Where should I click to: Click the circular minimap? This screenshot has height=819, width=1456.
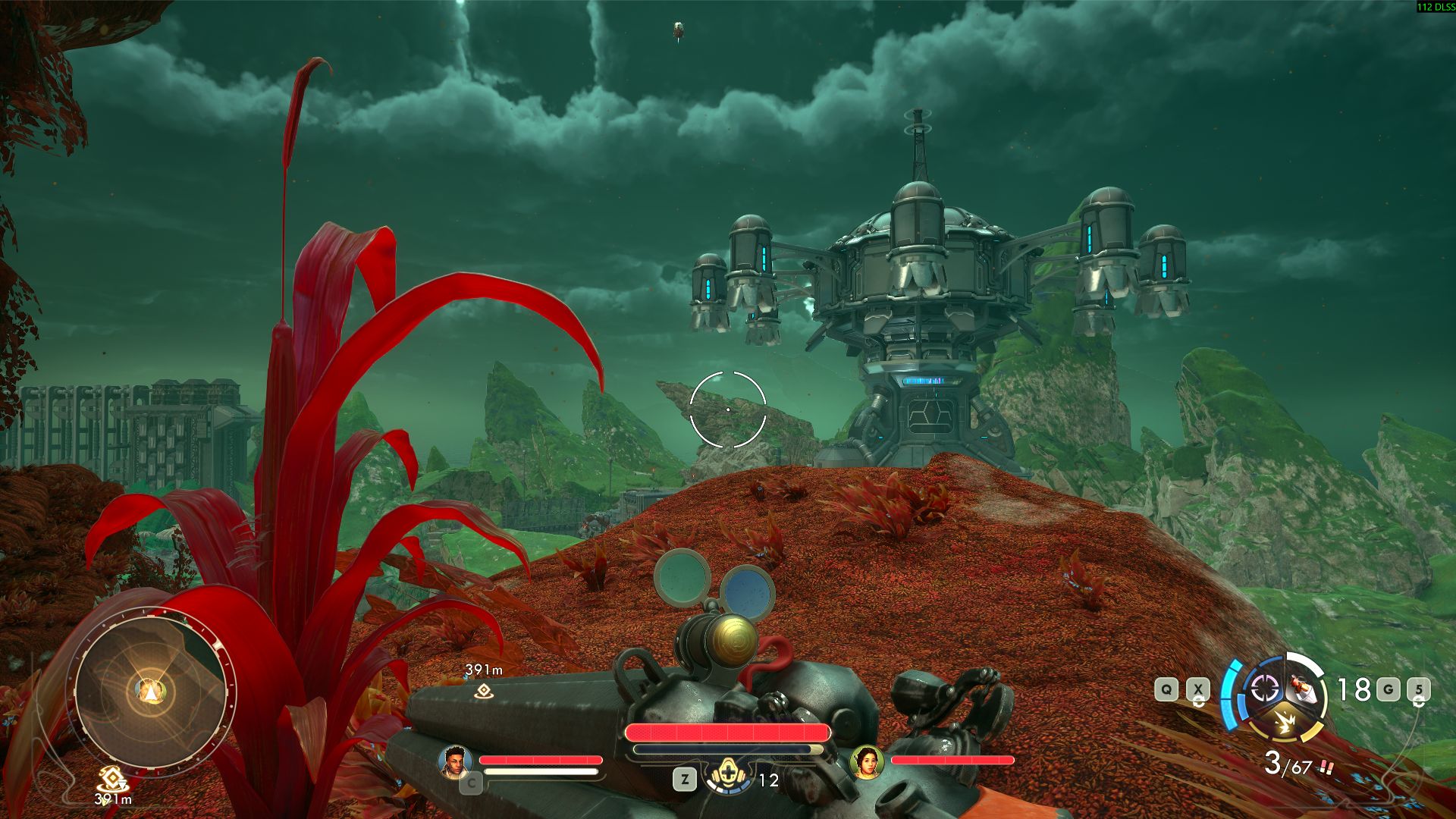tap(151, 691)
